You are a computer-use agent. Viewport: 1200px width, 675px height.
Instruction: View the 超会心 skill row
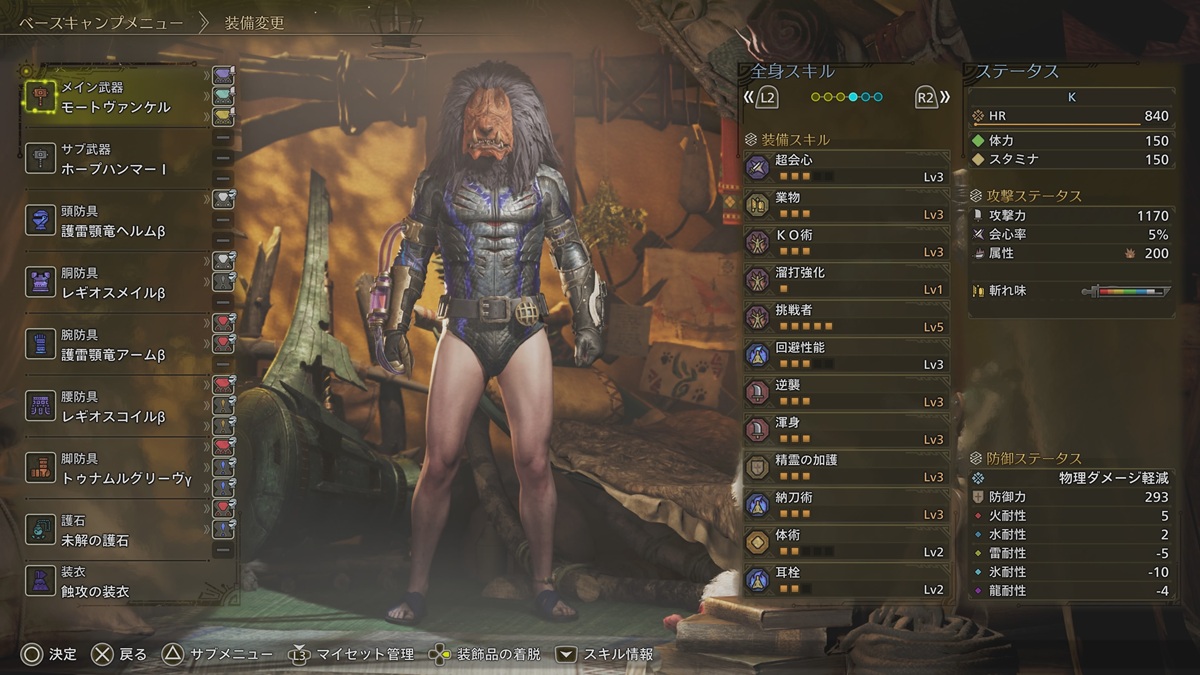click(x=845, y=167)
